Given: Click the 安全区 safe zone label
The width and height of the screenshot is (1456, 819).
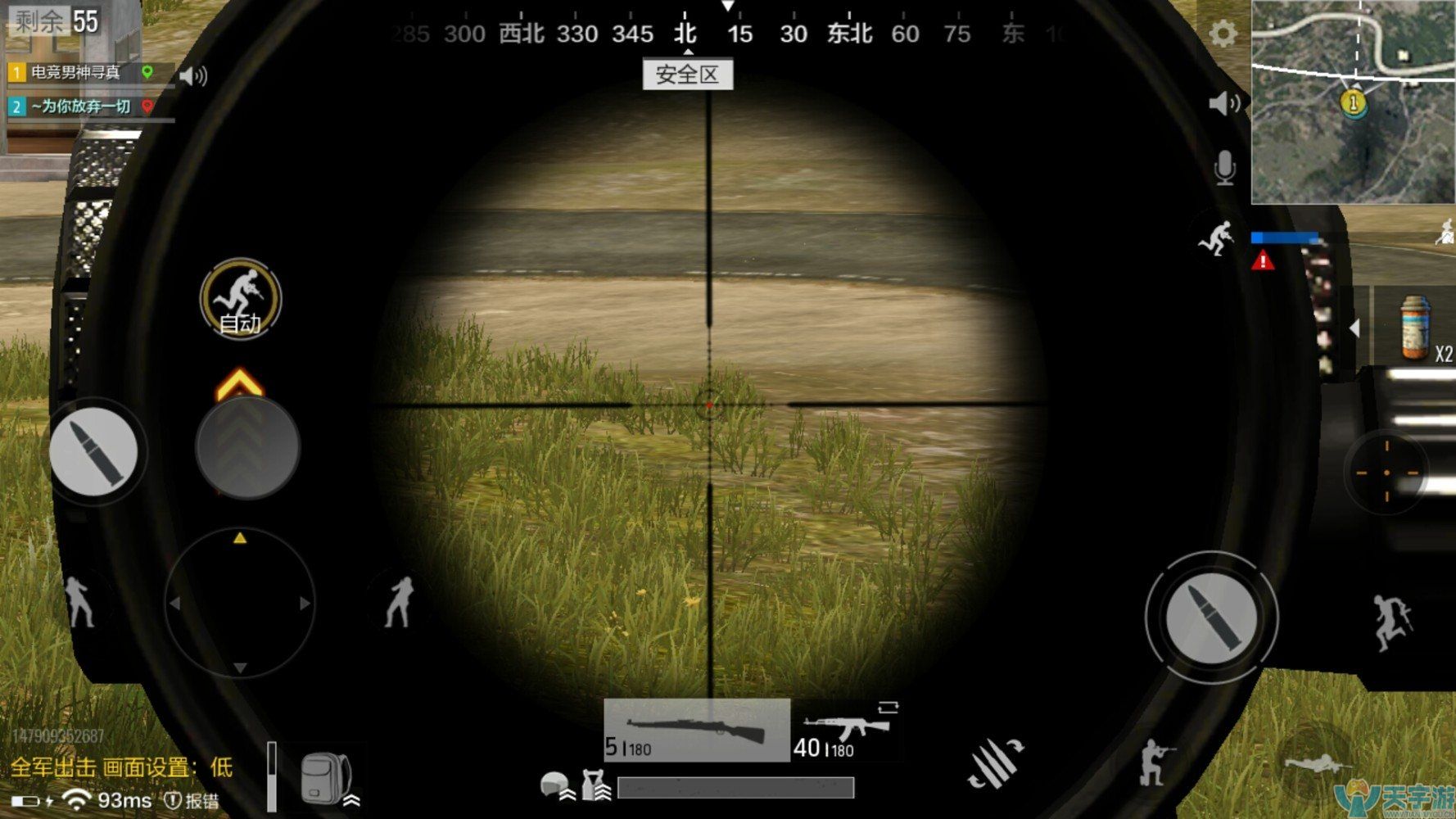Looking at the screenshot, I should tap(688, 75).
